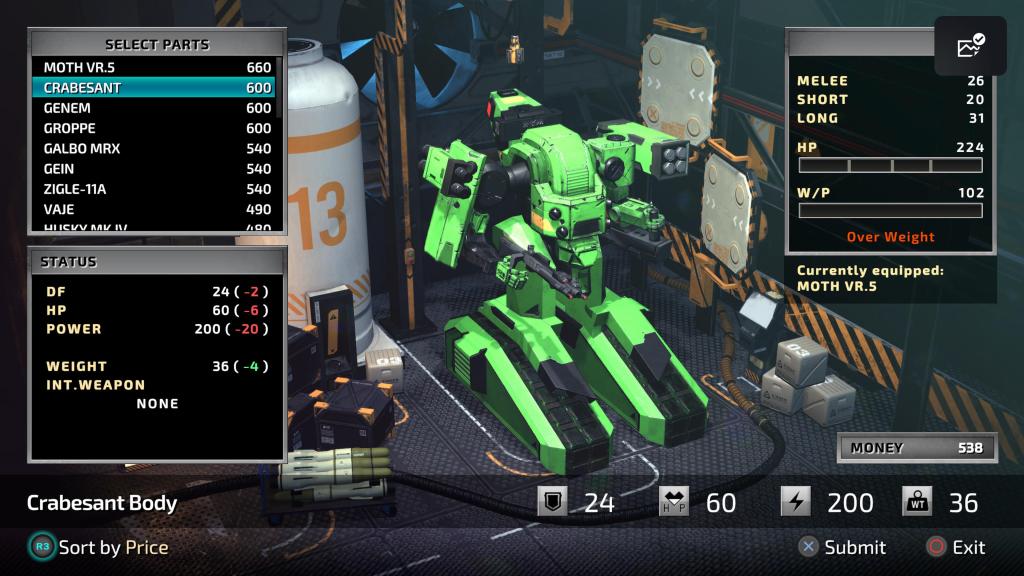Select the GEIN part entry

click(x=156, y=169)
